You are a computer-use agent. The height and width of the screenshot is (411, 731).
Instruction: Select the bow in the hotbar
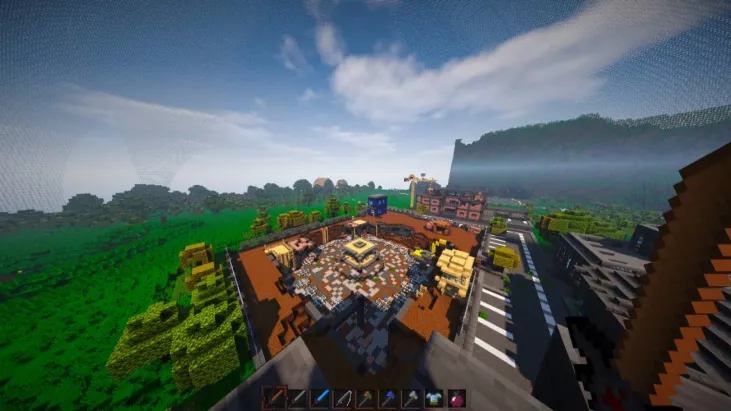point(343,398)
